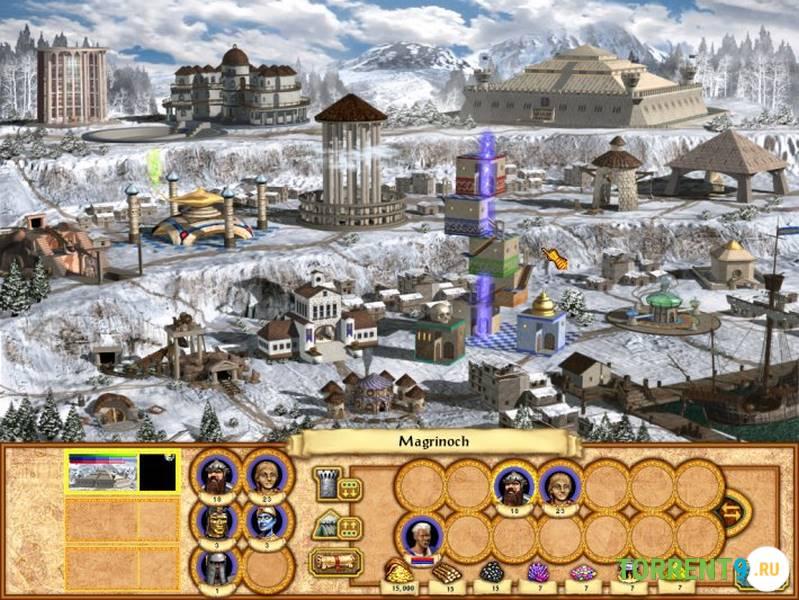
Task: Select the Magrinoch town thumbnail
Action: pyautogui.click(x=102, y=473)
